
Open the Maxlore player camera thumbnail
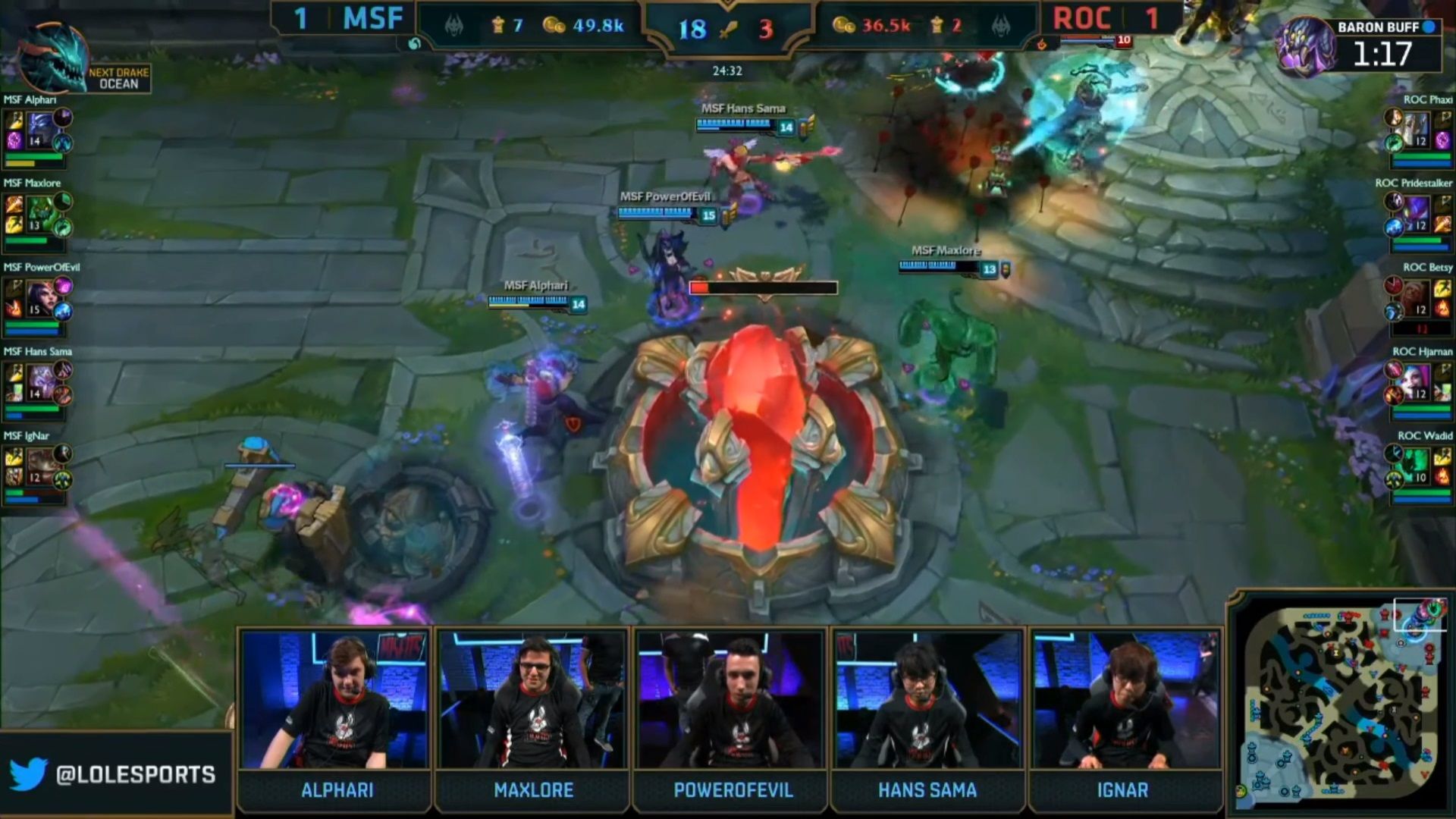tap(532, 699)
